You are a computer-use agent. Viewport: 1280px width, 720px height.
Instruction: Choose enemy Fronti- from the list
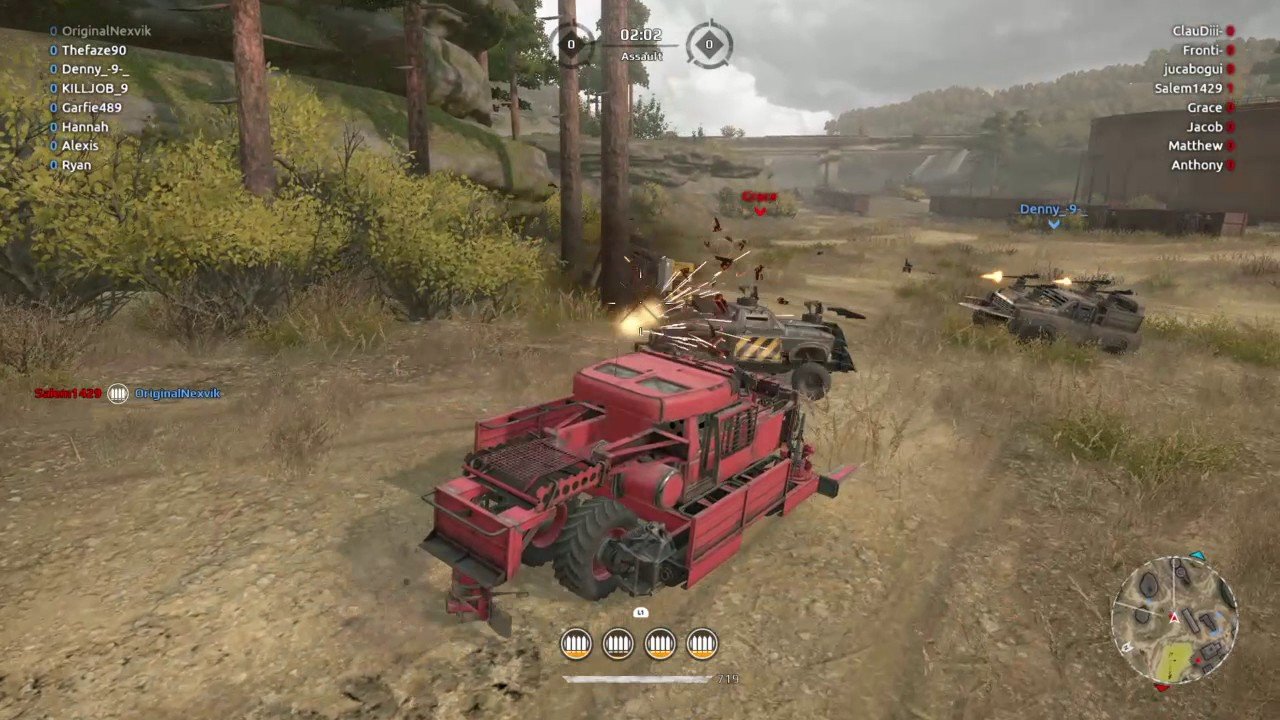point(1202,50)
